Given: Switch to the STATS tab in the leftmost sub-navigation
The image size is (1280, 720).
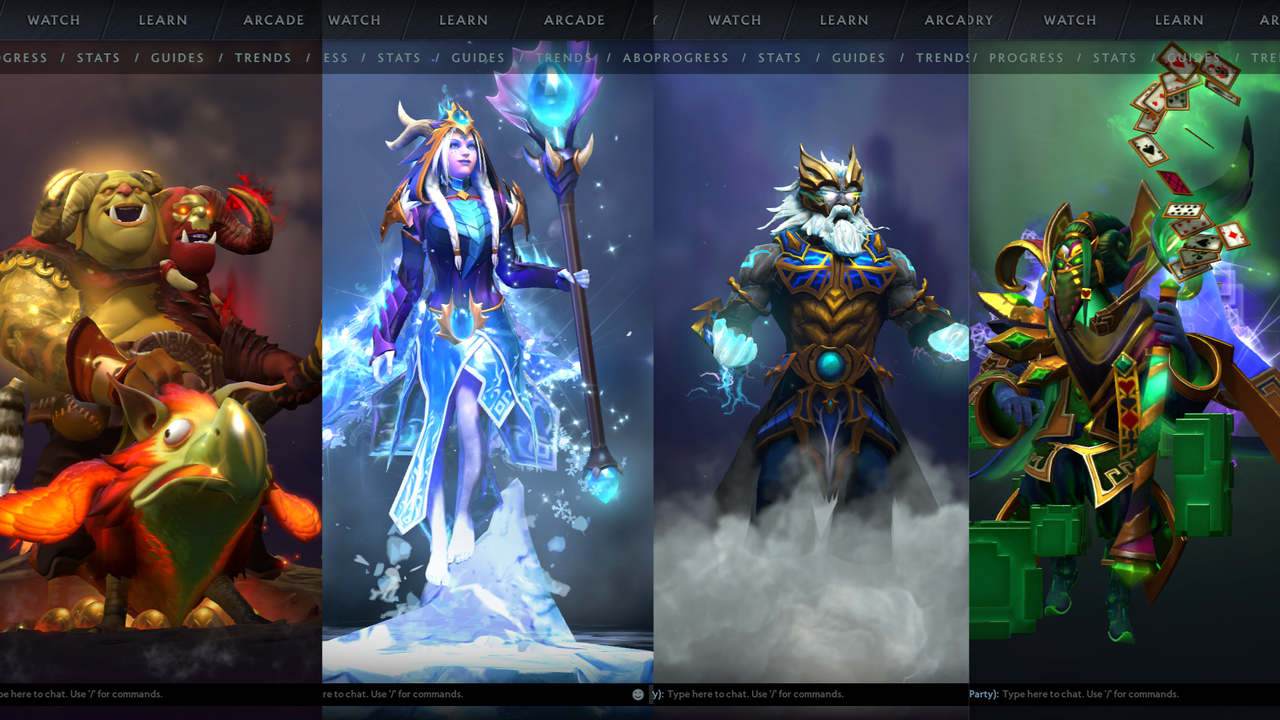Looking at the screenshot, I should pyautogui.click(x=98, y=57).
